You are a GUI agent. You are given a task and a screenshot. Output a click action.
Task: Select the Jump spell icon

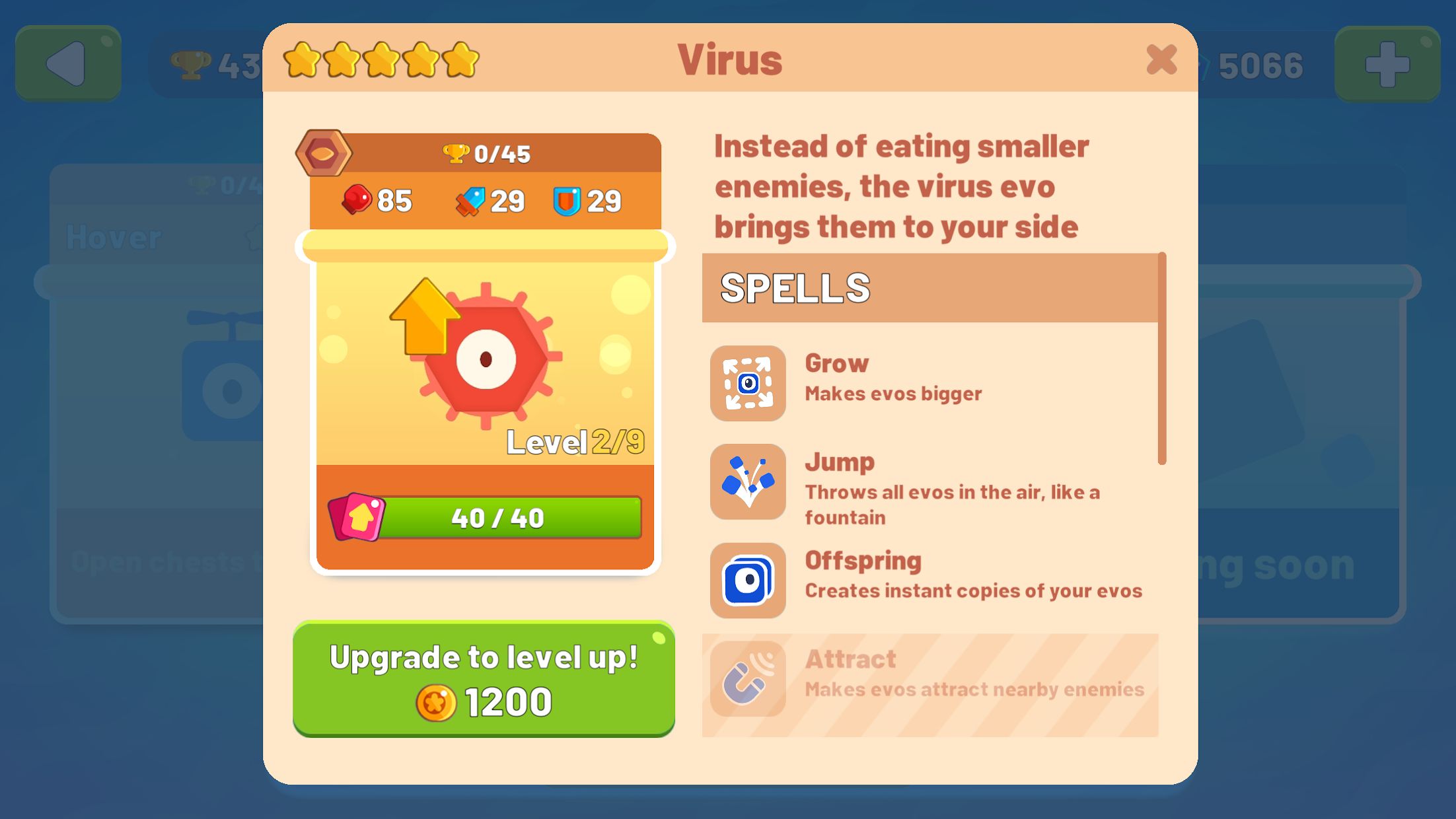tap(746, 481)
